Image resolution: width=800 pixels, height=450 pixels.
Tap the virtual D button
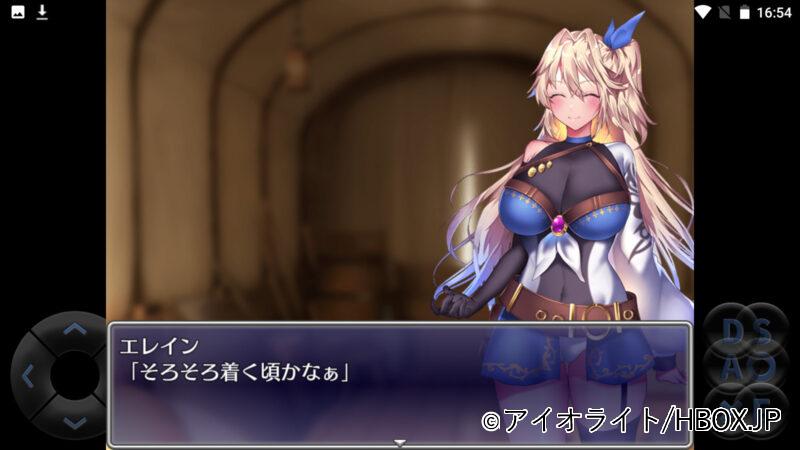click(x=732, y=331)
